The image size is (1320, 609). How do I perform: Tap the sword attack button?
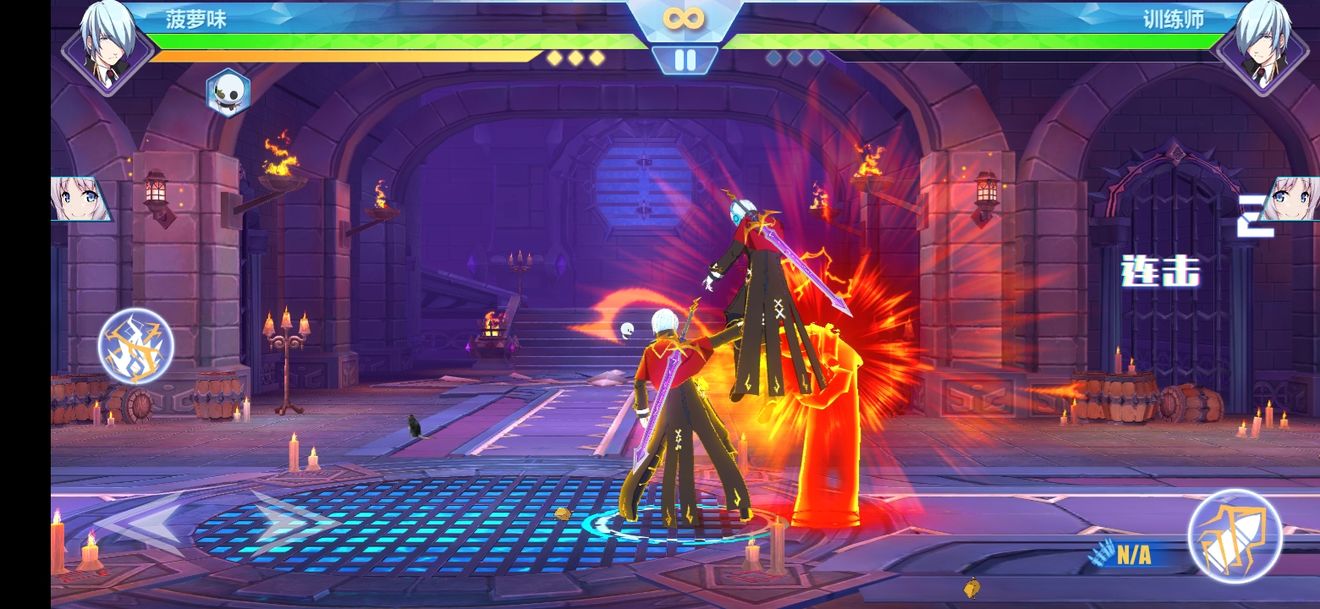pyautogui.click(x=1234, y=536)
